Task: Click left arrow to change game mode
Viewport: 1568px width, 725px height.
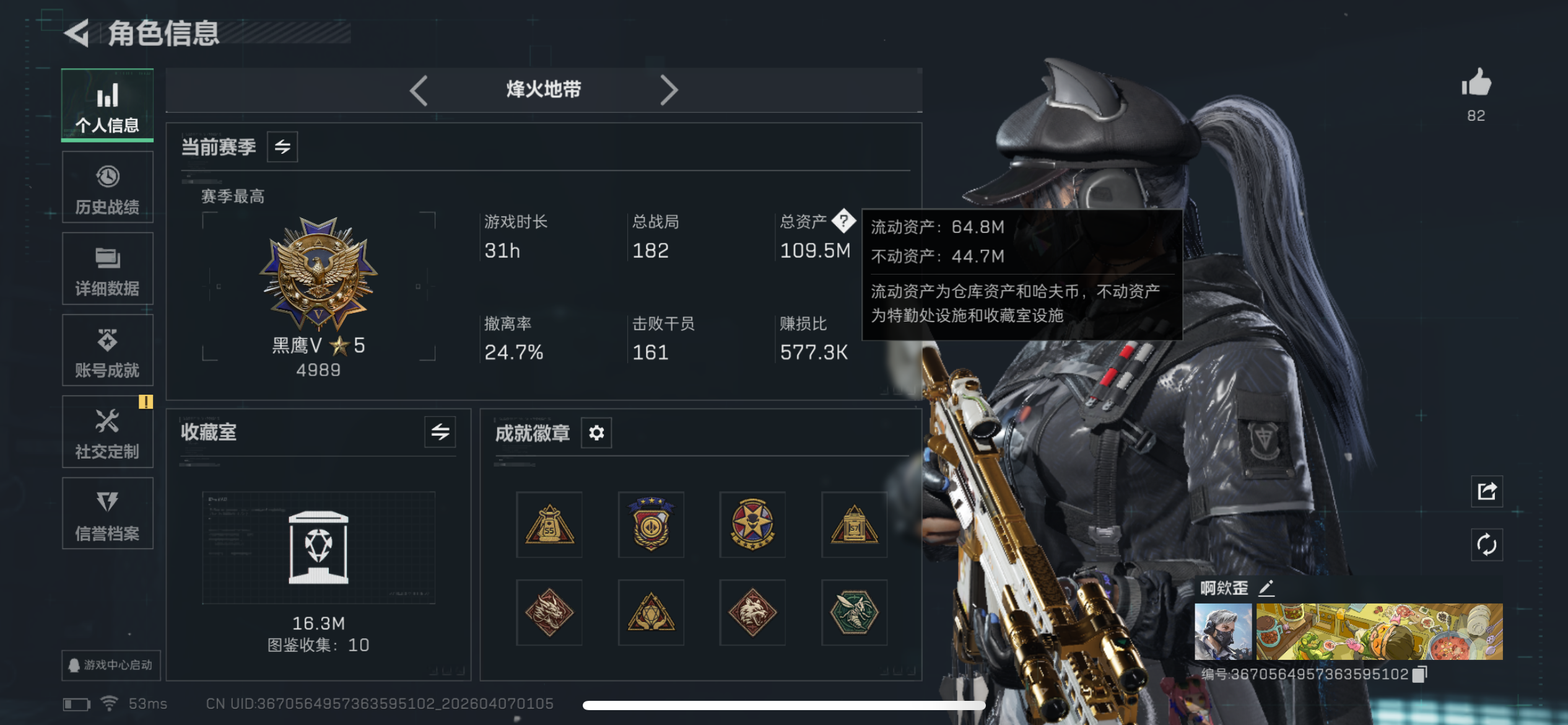Action: [x=419, y=90]
